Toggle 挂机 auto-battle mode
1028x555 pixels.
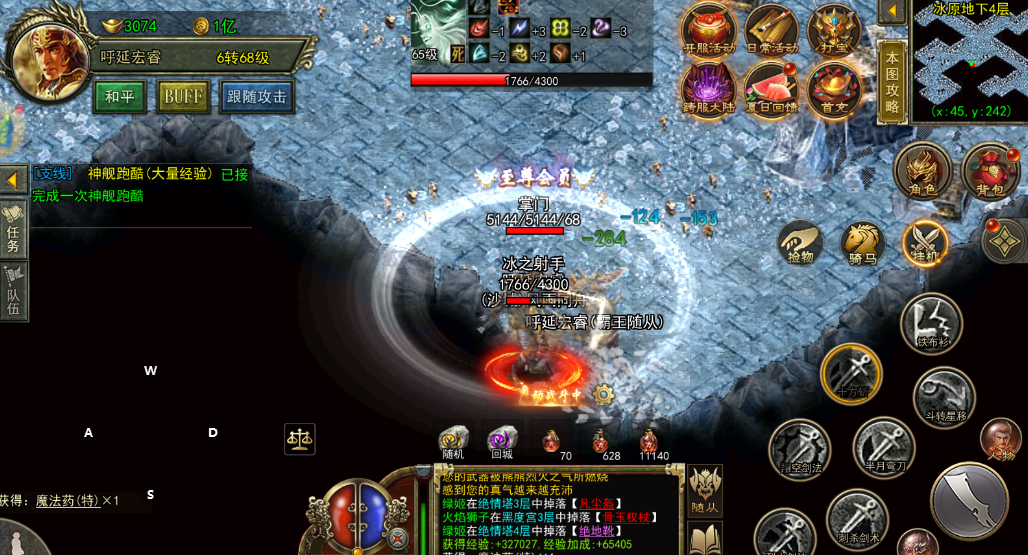(925, 242)
